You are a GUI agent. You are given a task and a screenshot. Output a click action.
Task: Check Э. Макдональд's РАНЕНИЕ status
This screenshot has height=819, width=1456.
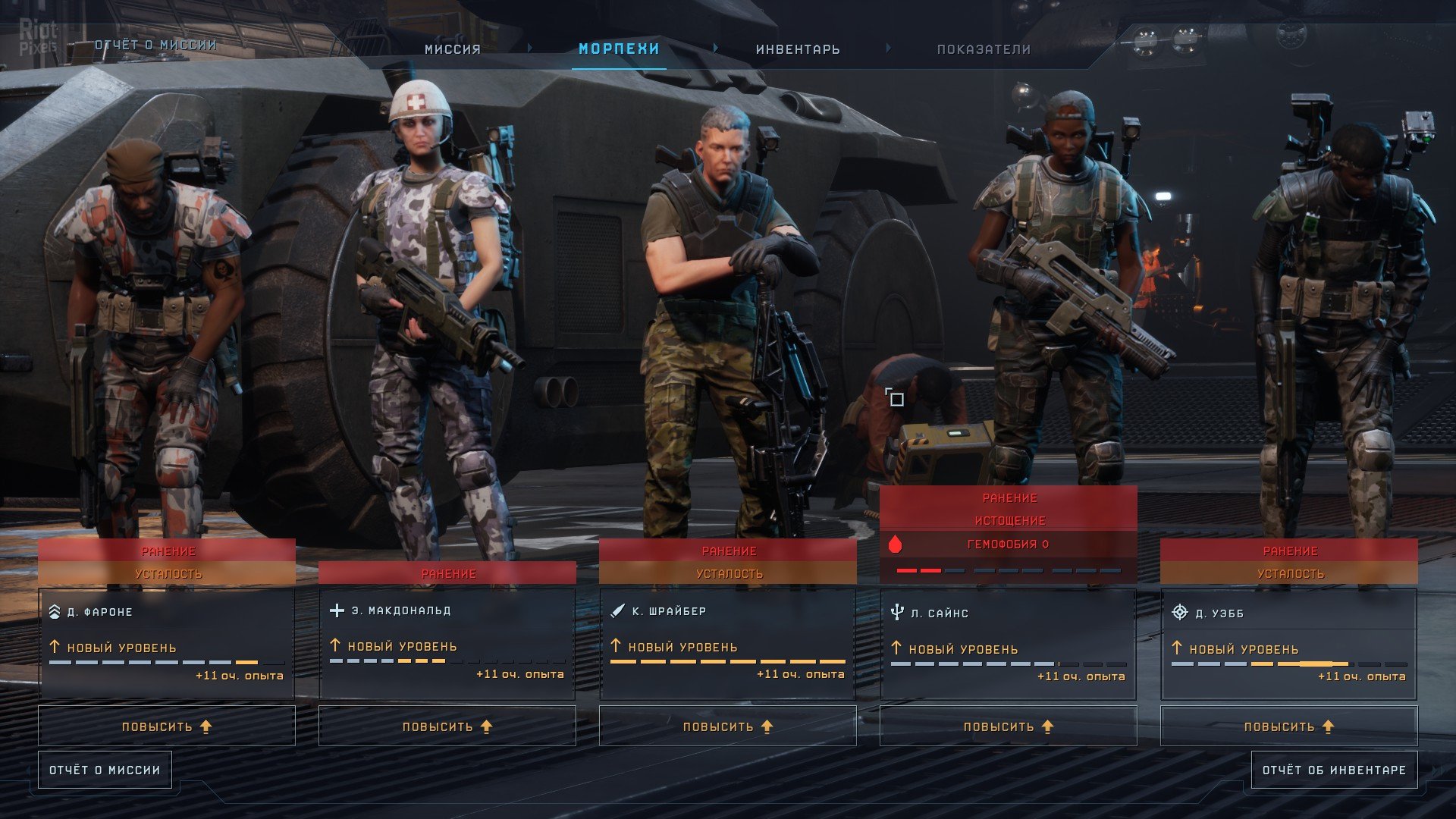(447, 574)
